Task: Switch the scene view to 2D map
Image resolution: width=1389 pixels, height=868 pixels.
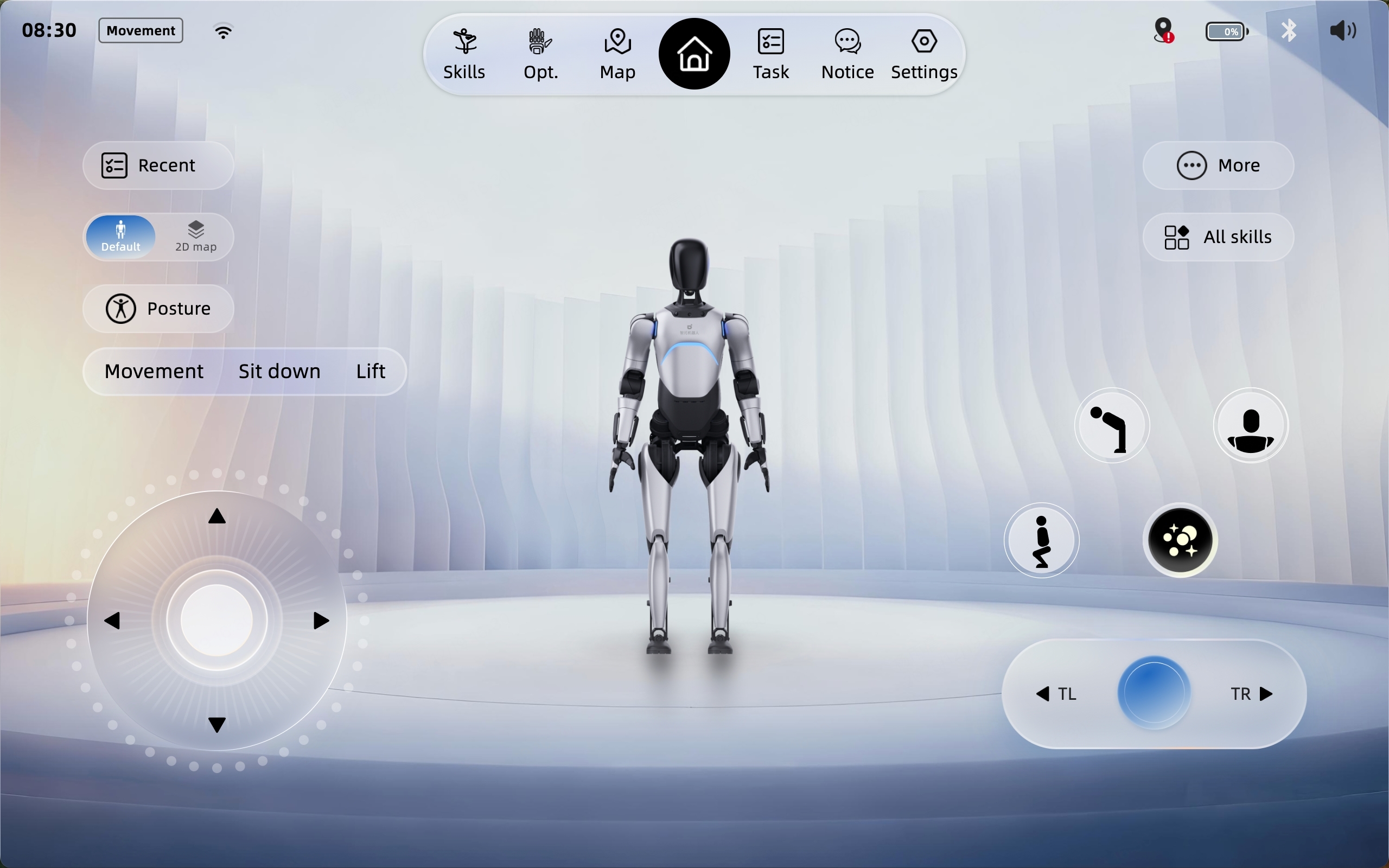Action: coord(195,236)
